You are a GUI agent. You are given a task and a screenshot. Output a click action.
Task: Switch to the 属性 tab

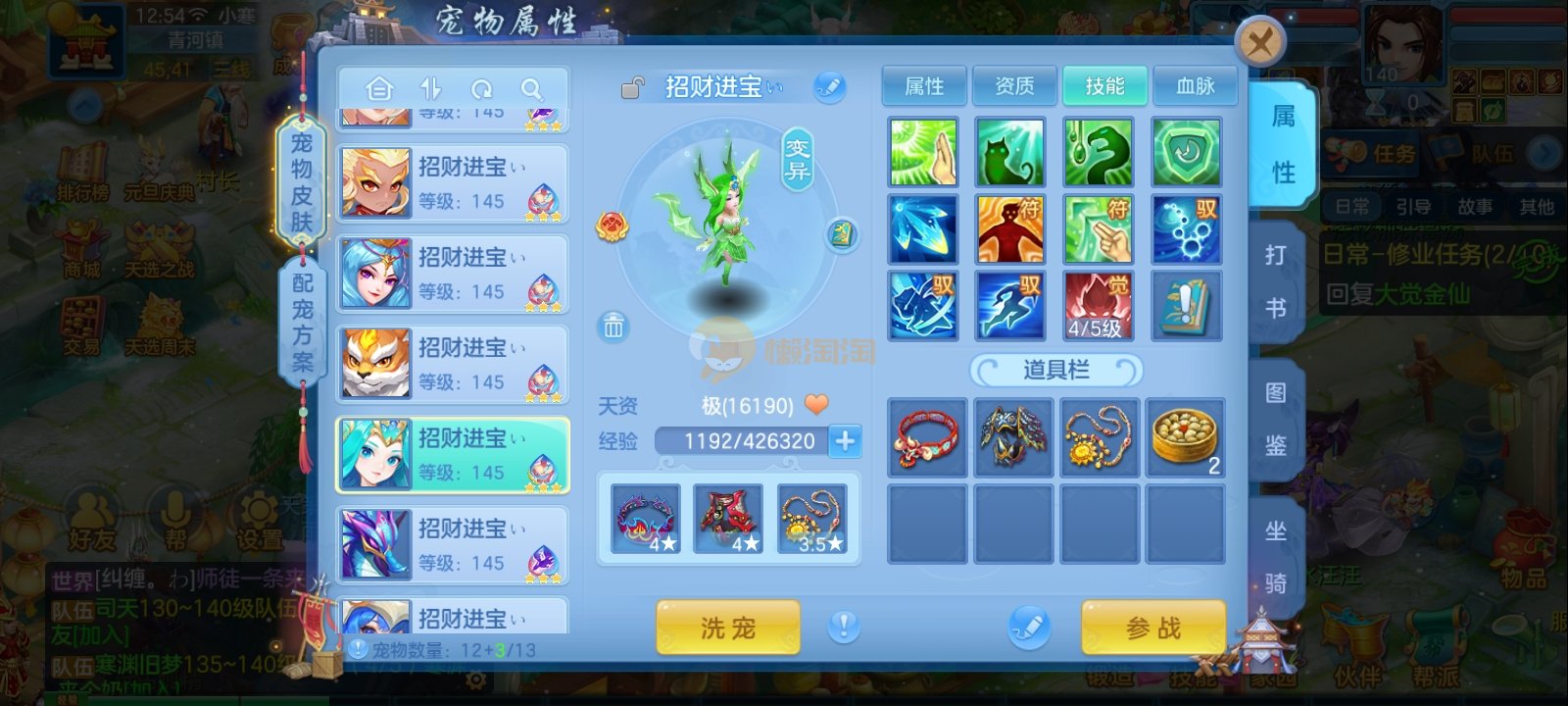click(924, 86)
